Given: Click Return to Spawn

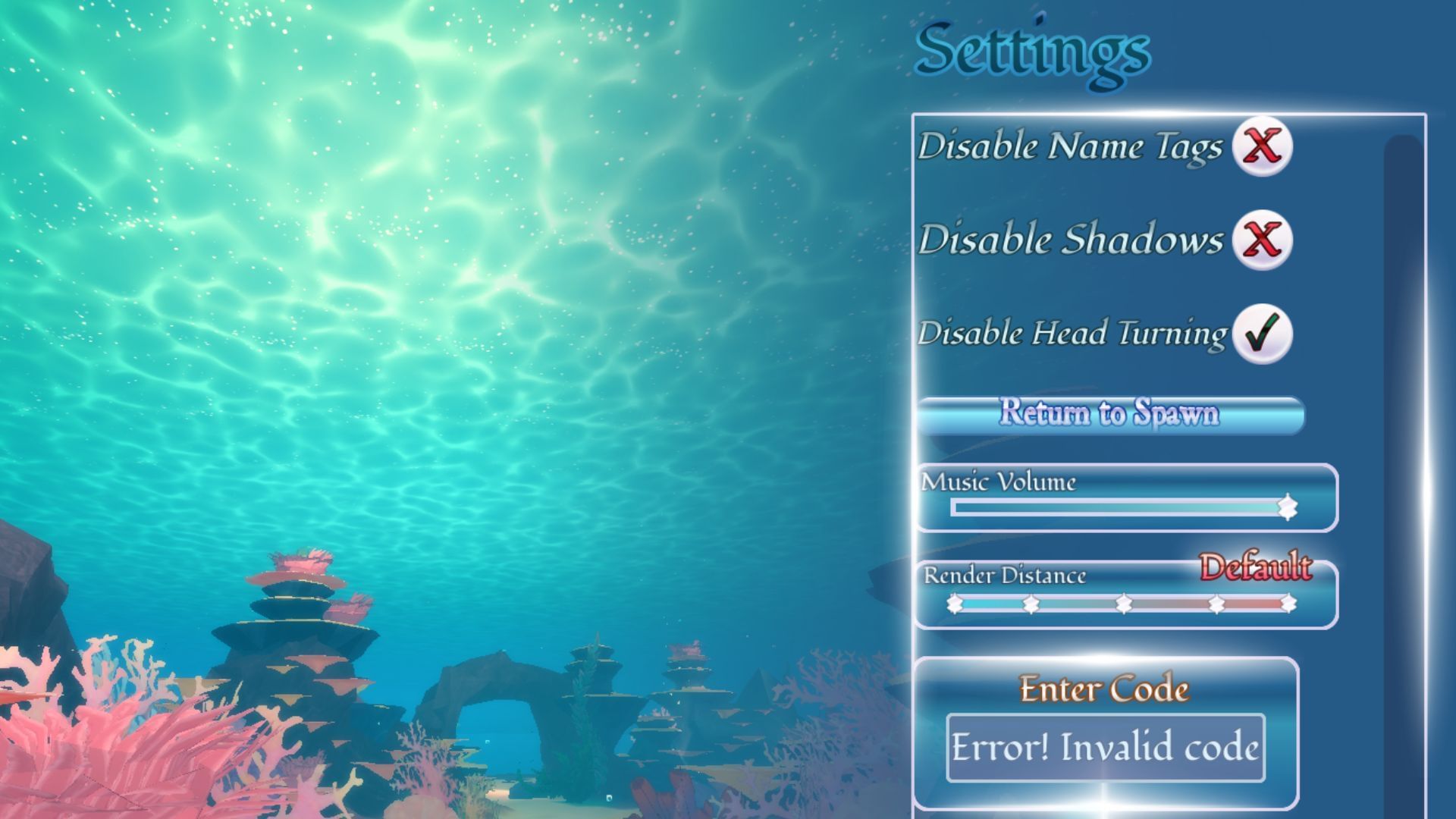Looking at the screenshot, I should (x=1110, y=415).
